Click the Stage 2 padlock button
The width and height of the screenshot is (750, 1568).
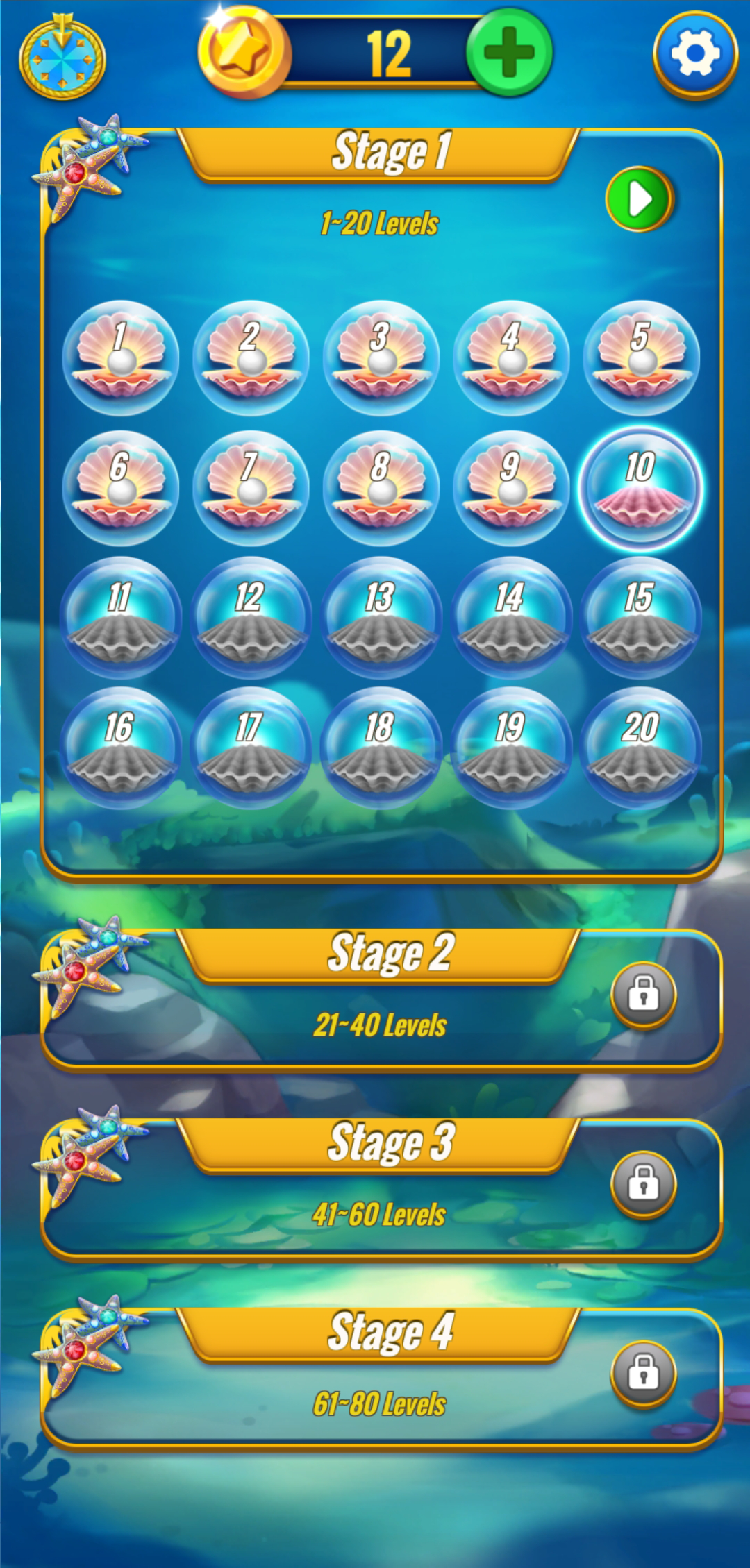pyautogui.click(x=643, y=994)
